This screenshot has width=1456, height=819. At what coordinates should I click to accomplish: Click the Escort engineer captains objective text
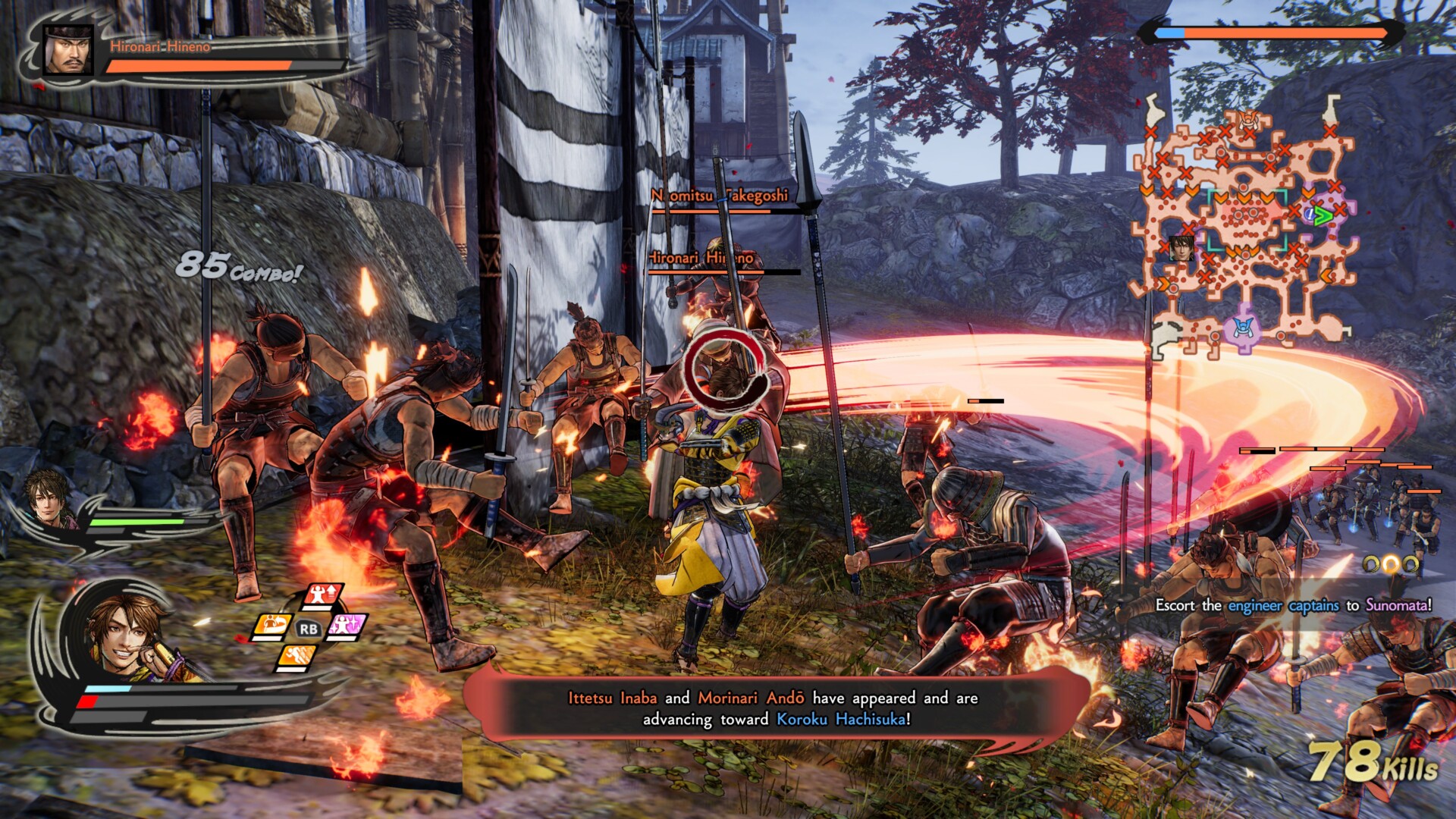(x=1293, y=605)
